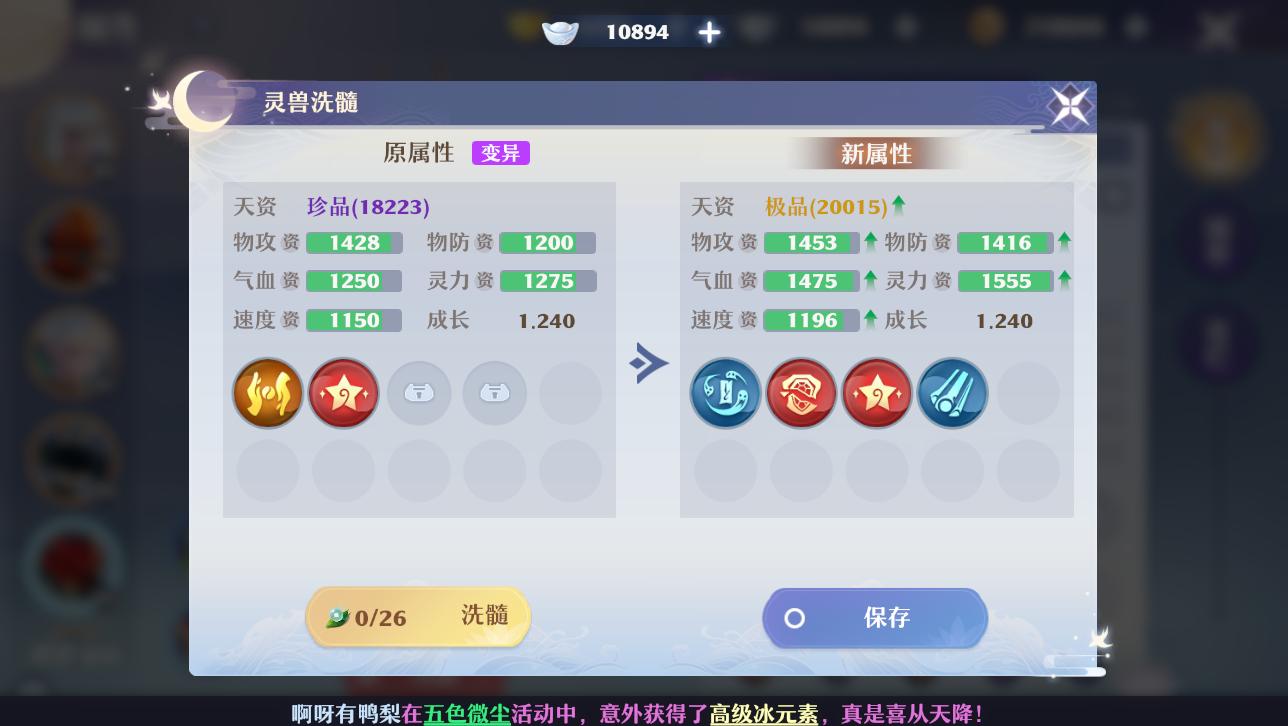Click the 保存 save button

(x=875, y=618)
